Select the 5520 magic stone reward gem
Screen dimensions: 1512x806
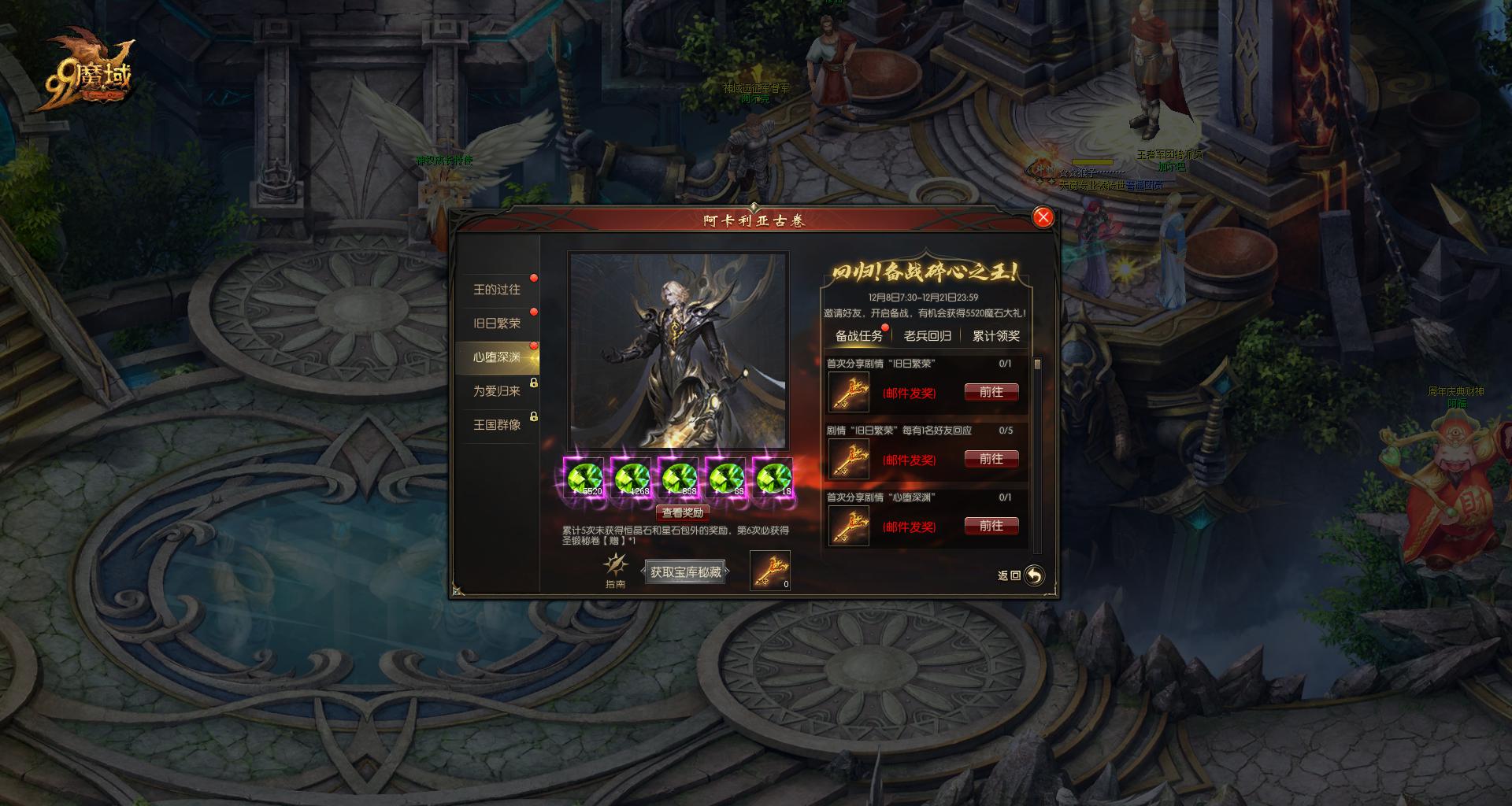point(584,478)
